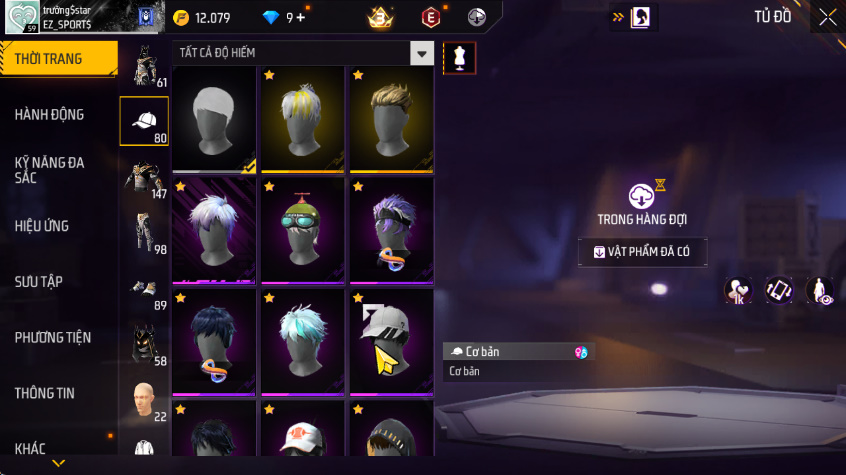Click the eye character view icon
This screenshot has height=475, width=846.
pos(820,291)
